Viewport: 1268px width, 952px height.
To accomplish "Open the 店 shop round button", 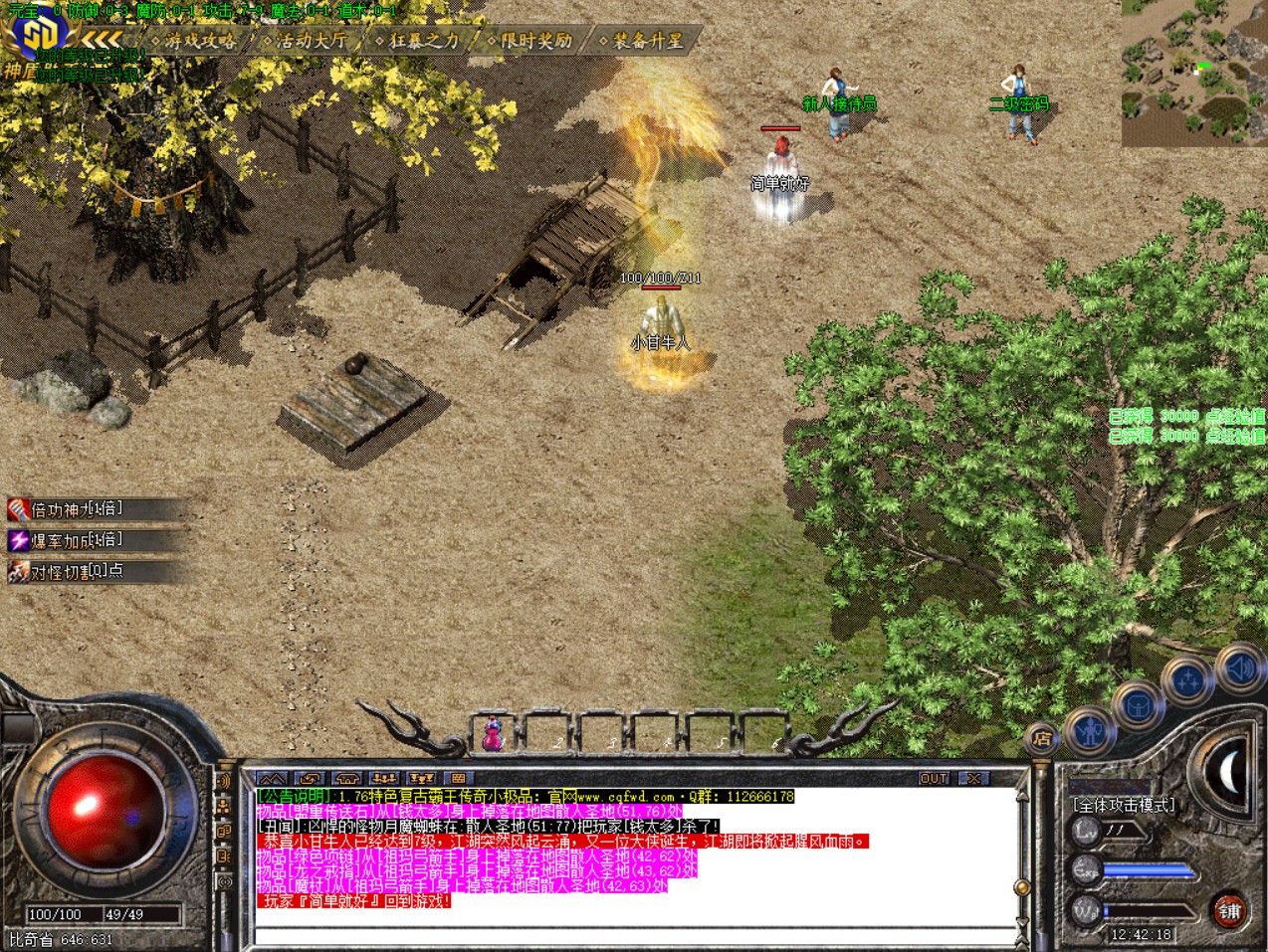I will 1041,737.
